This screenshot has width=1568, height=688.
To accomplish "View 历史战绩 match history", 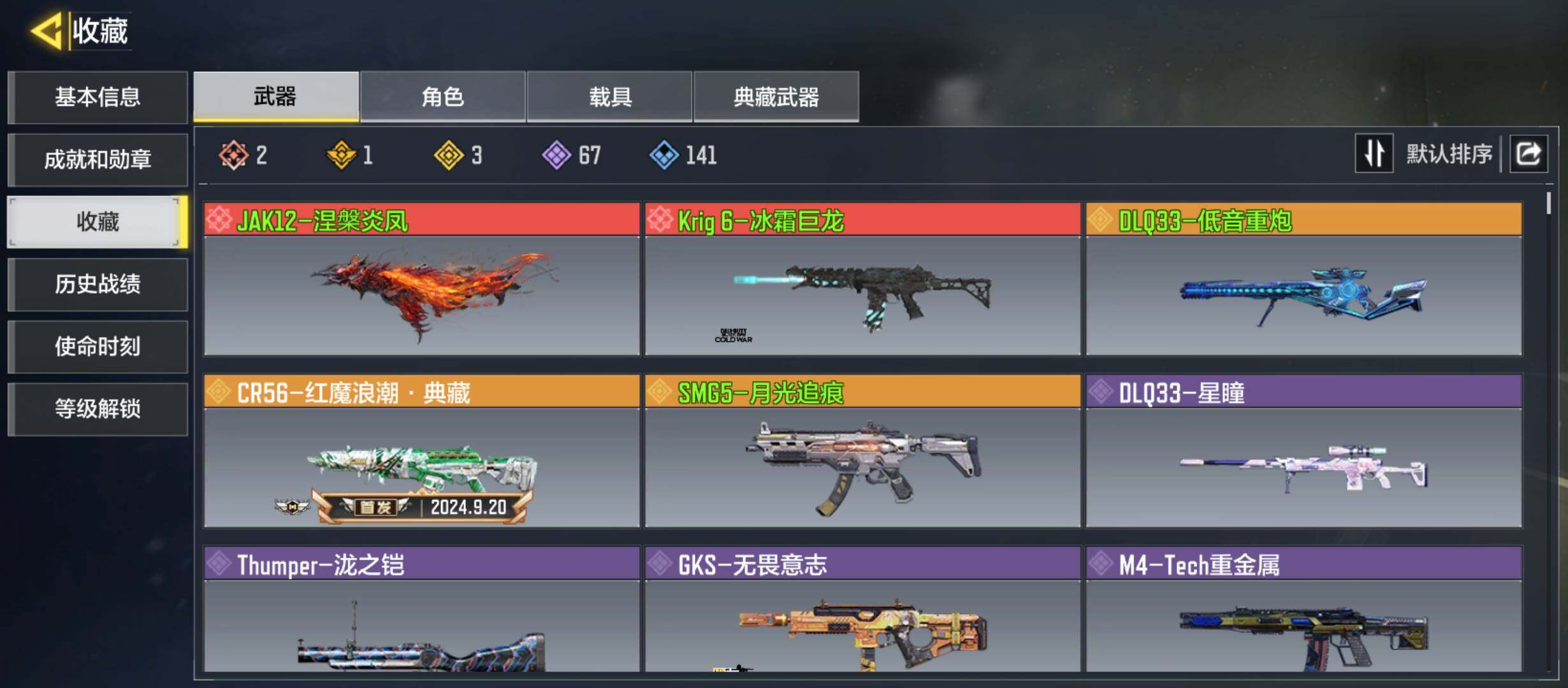I will click(x=98, y=284).
